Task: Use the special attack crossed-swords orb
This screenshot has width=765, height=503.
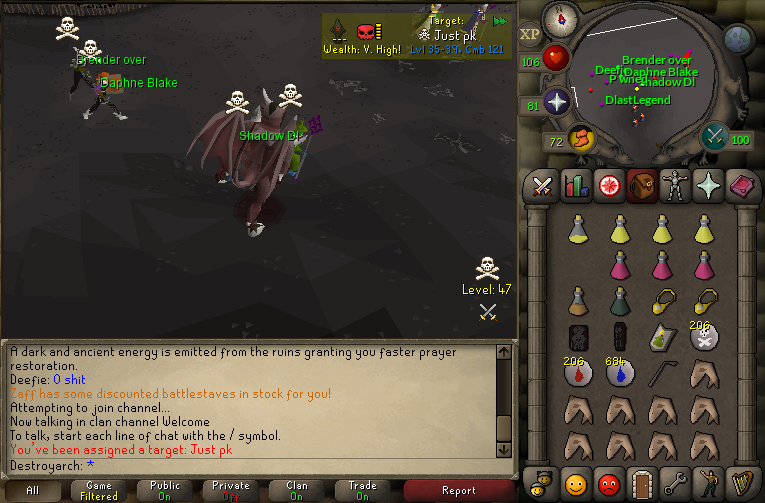Action: point(715,137)
